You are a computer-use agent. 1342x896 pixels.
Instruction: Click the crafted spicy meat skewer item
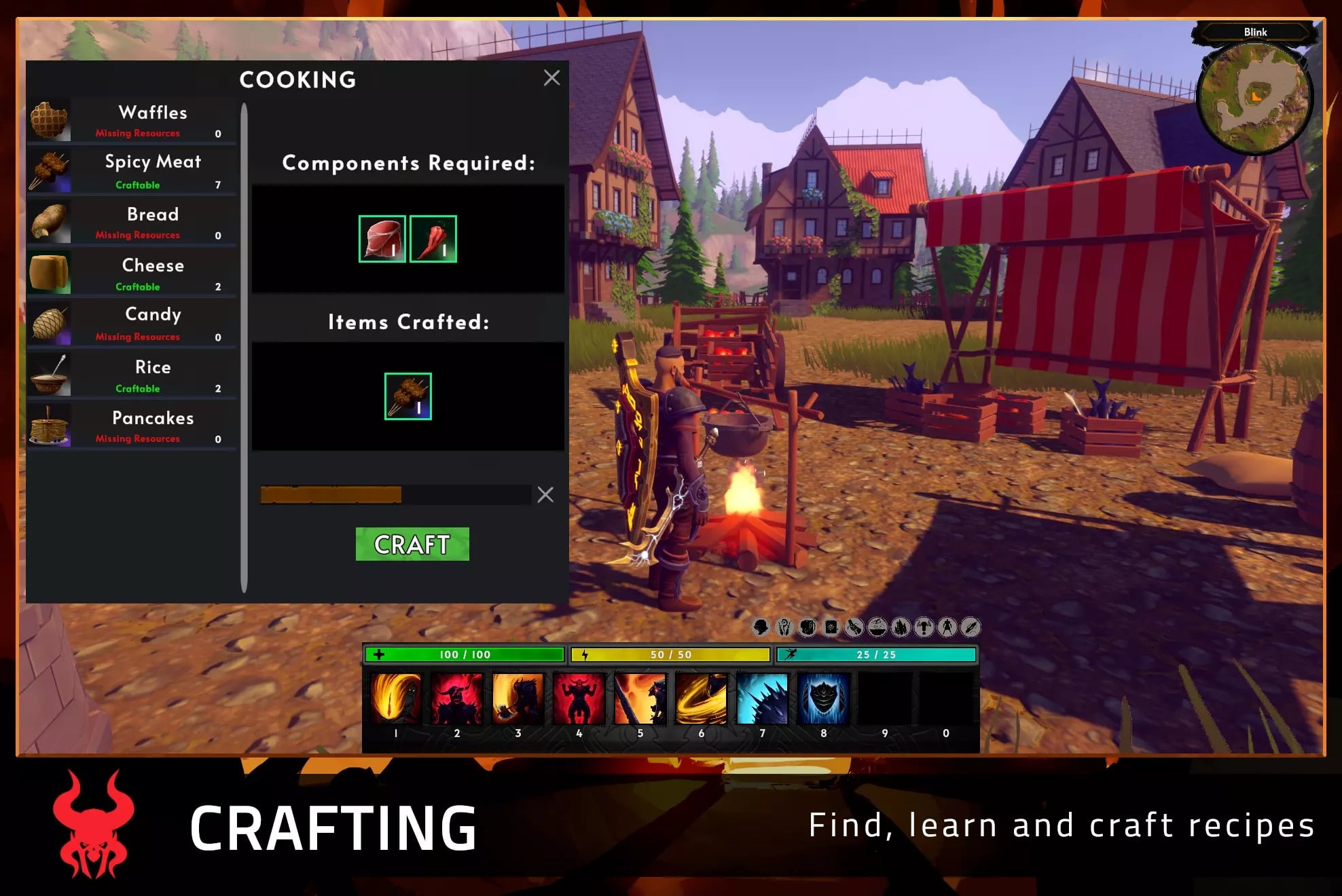pos(407,396)
